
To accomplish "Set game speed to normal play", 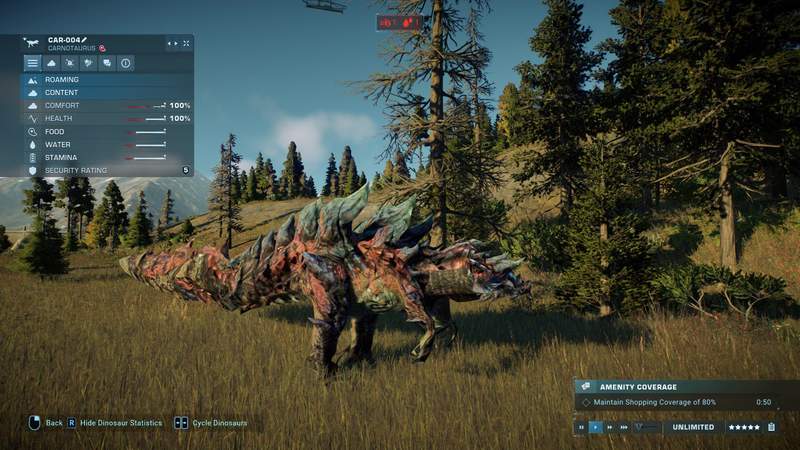I will point(595,427).
